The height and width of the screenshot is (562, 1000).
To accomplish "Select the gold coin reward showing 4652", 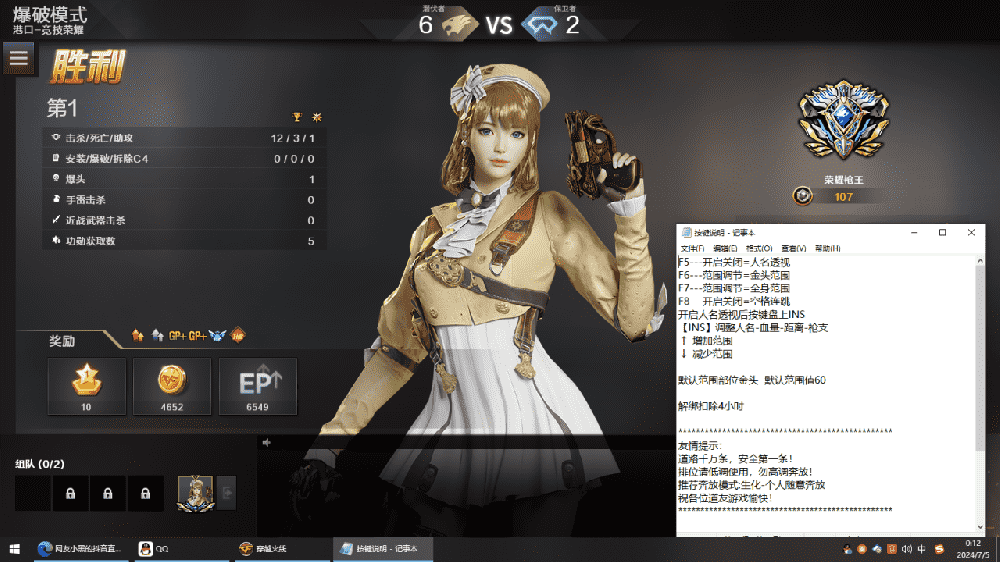I will pos(172,385).
